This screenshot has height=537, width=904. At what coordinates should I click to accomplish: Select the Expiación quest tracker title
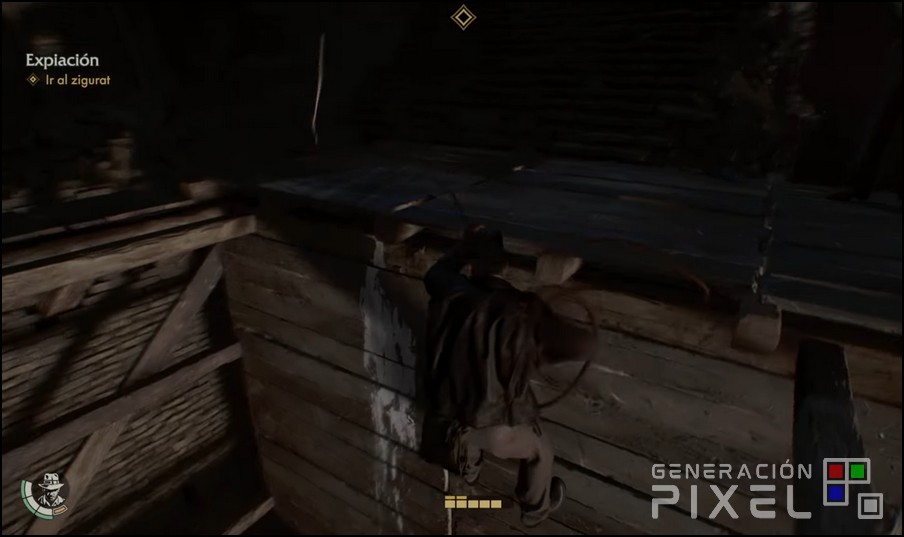coord(62,60)
